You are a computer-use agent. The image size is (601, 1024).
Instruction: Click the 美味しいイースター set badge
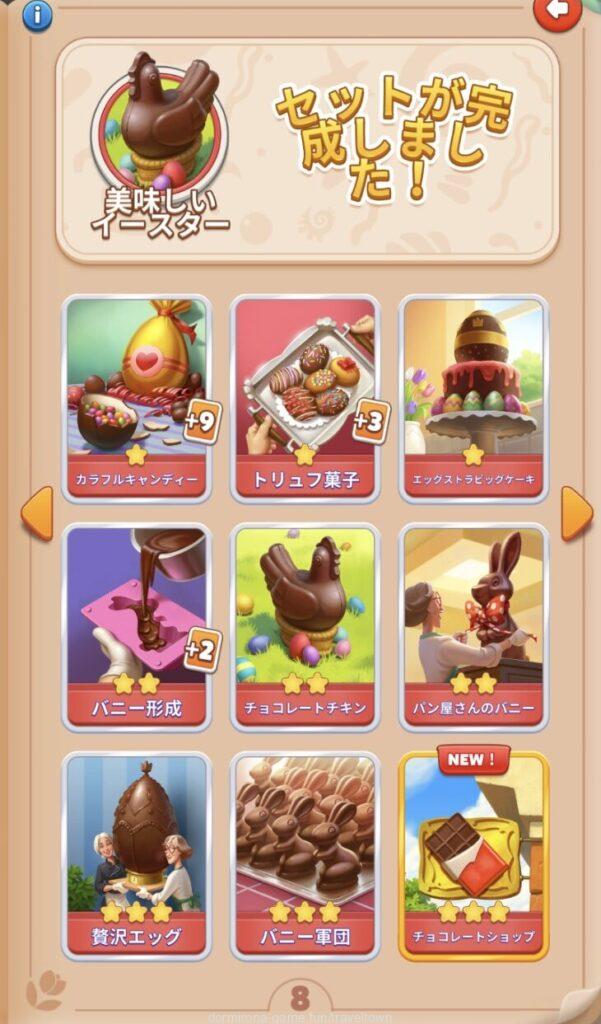(160, 140)
